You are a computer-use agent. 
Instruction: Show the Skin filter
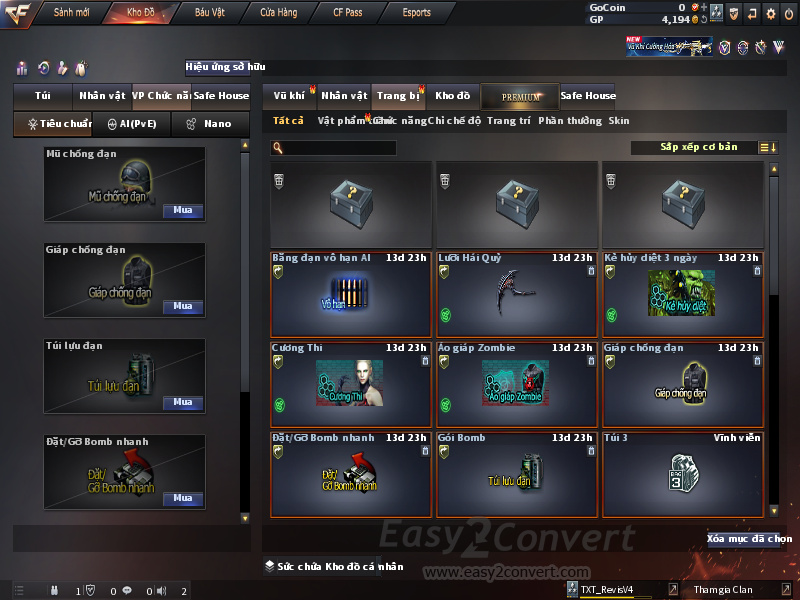619,121
